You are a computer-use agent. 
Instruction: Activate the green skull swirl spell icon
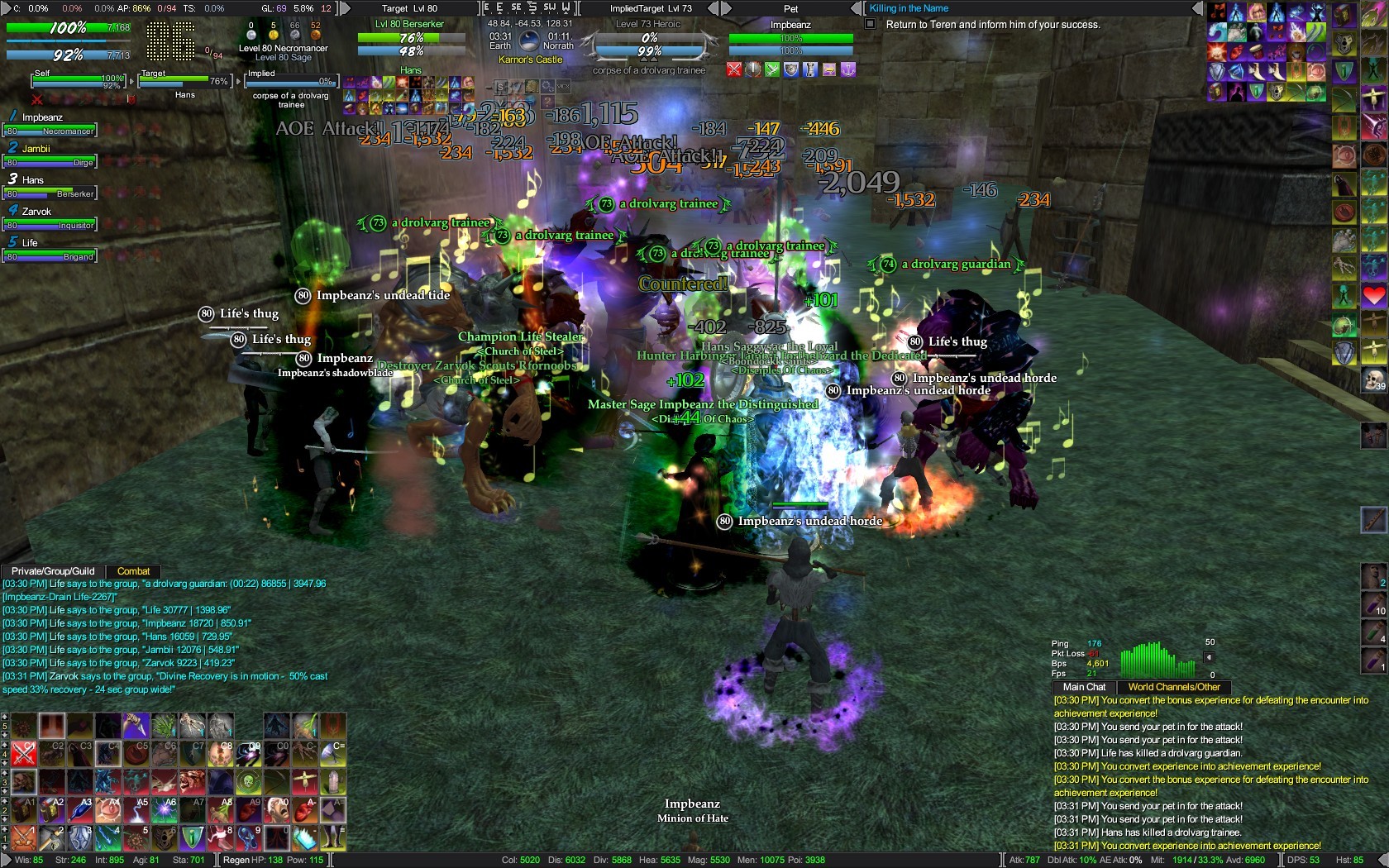(x=248, y=781)
